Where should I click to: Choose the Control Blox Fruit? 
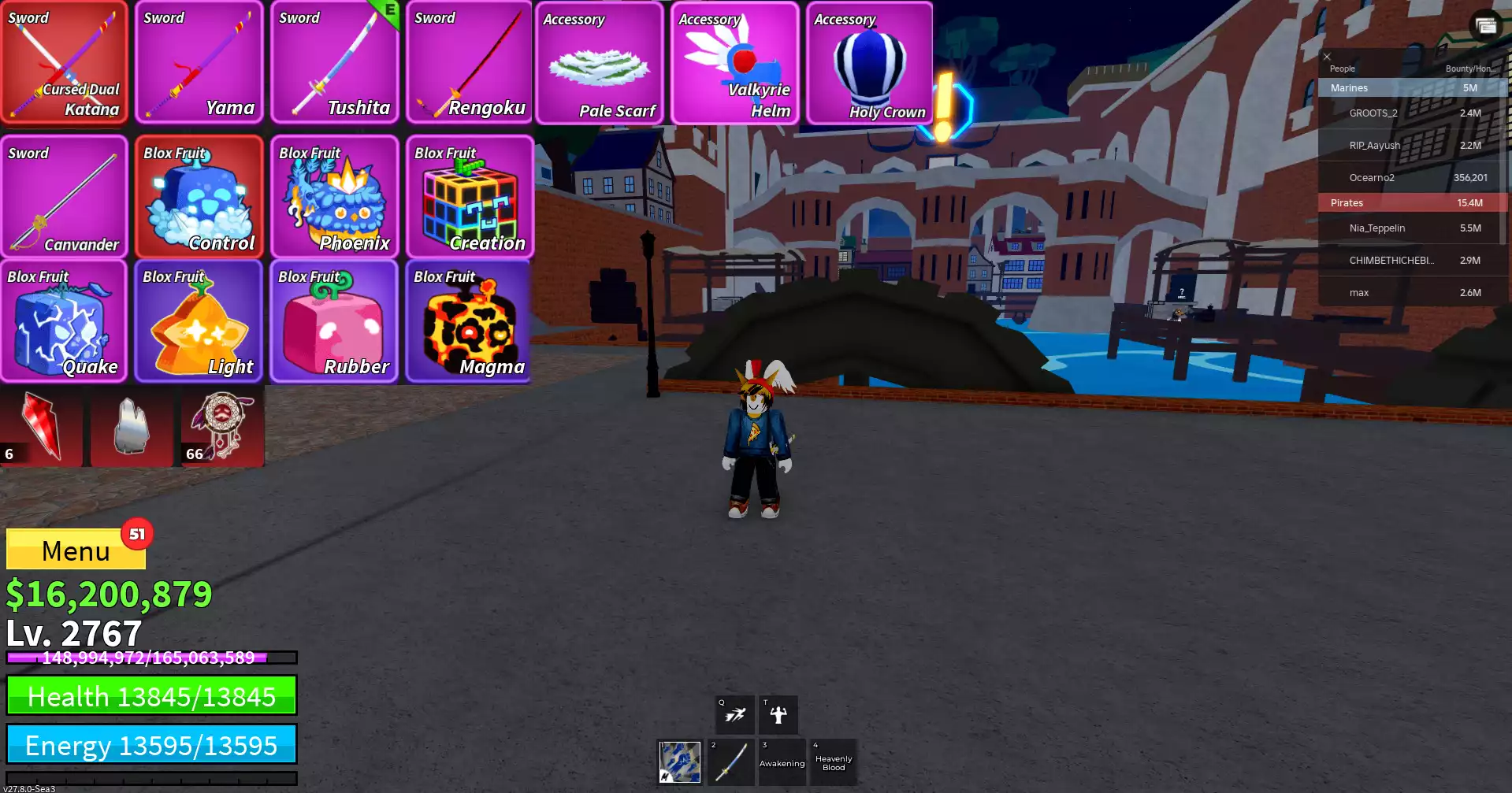pyautogui.click(x=199, y=197)
